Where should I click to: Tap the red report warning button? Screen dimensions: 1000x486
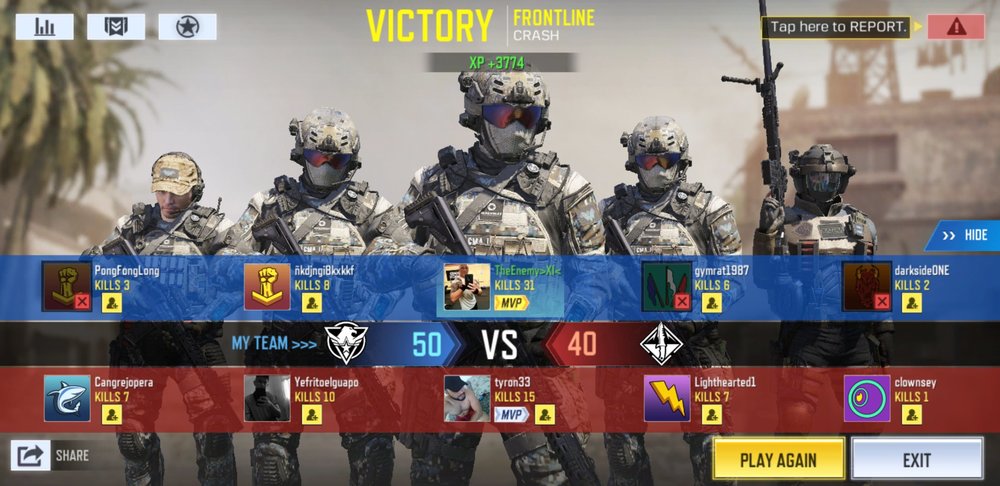955,27
